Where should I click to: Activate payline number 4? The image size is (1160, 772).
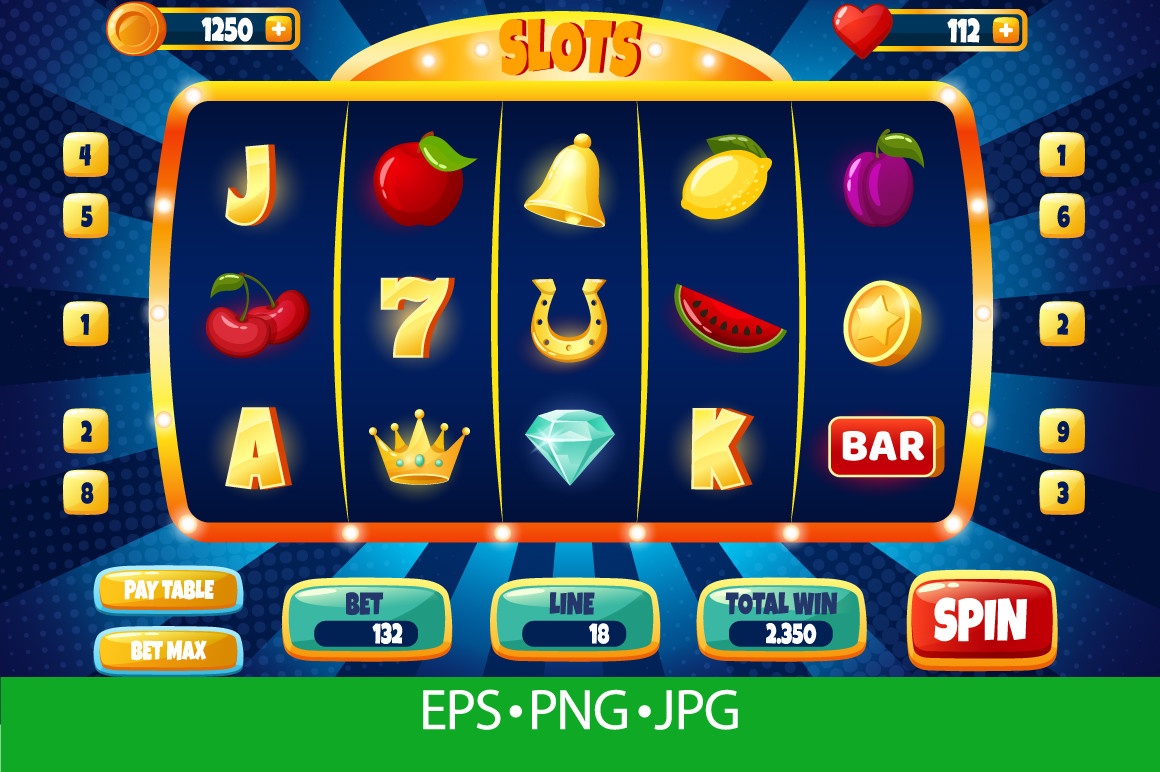click(86, 156)
